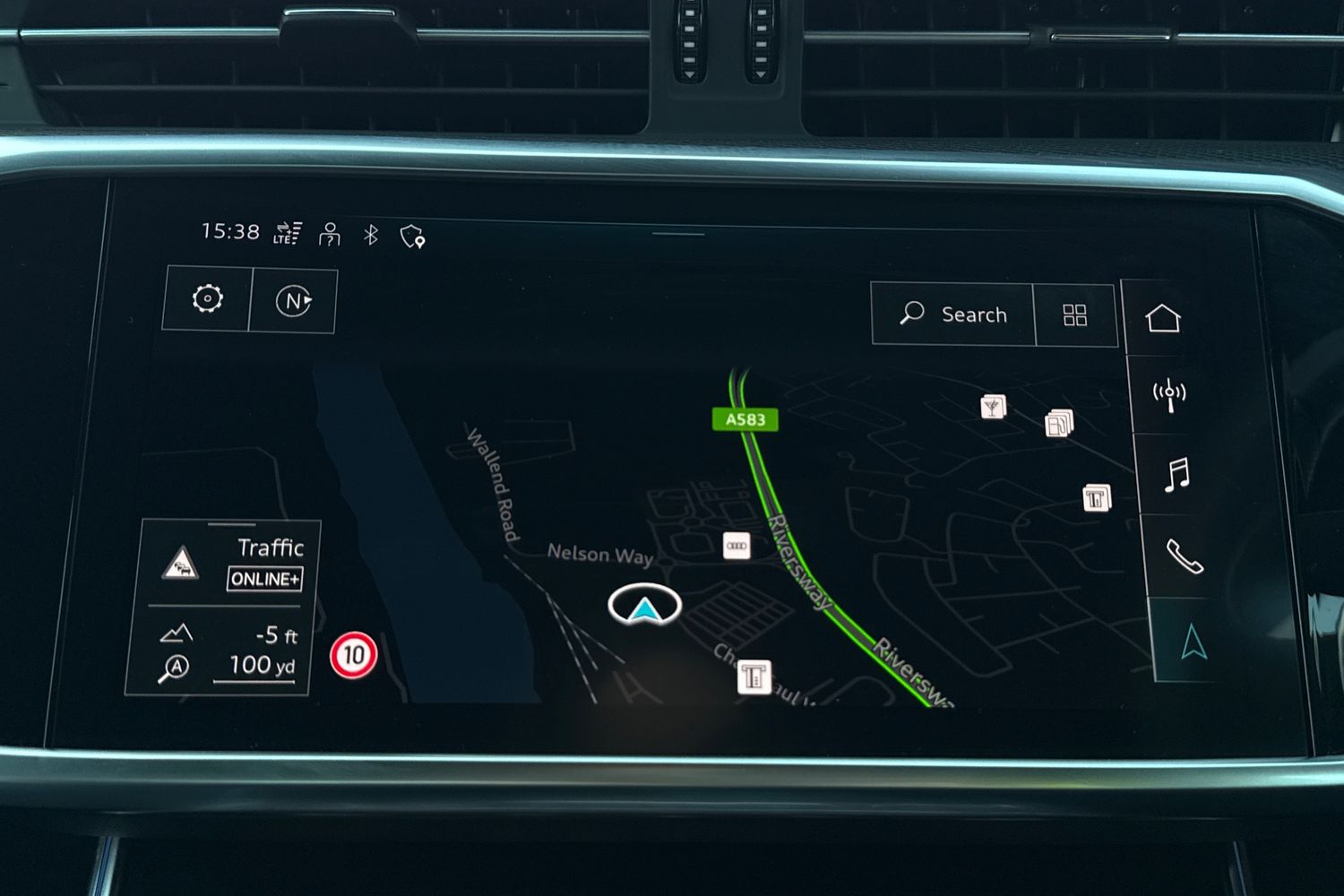Select the navigation arrow tab
The image size is (1344, 896).
[1193, 642]
